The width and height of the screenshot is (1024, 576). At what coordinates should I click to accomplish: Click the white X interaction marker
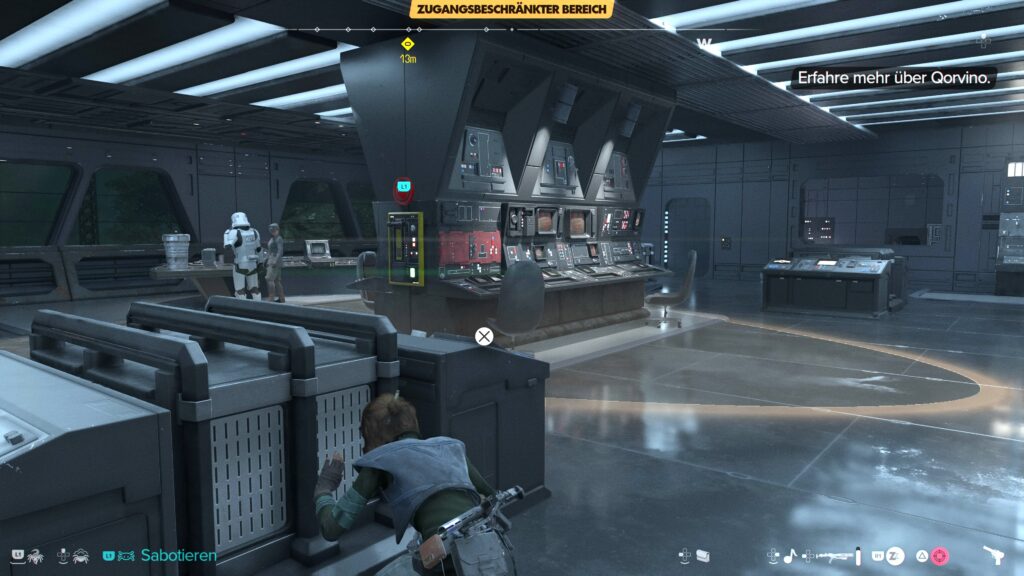pyautogui.click(x=484, y=336)
